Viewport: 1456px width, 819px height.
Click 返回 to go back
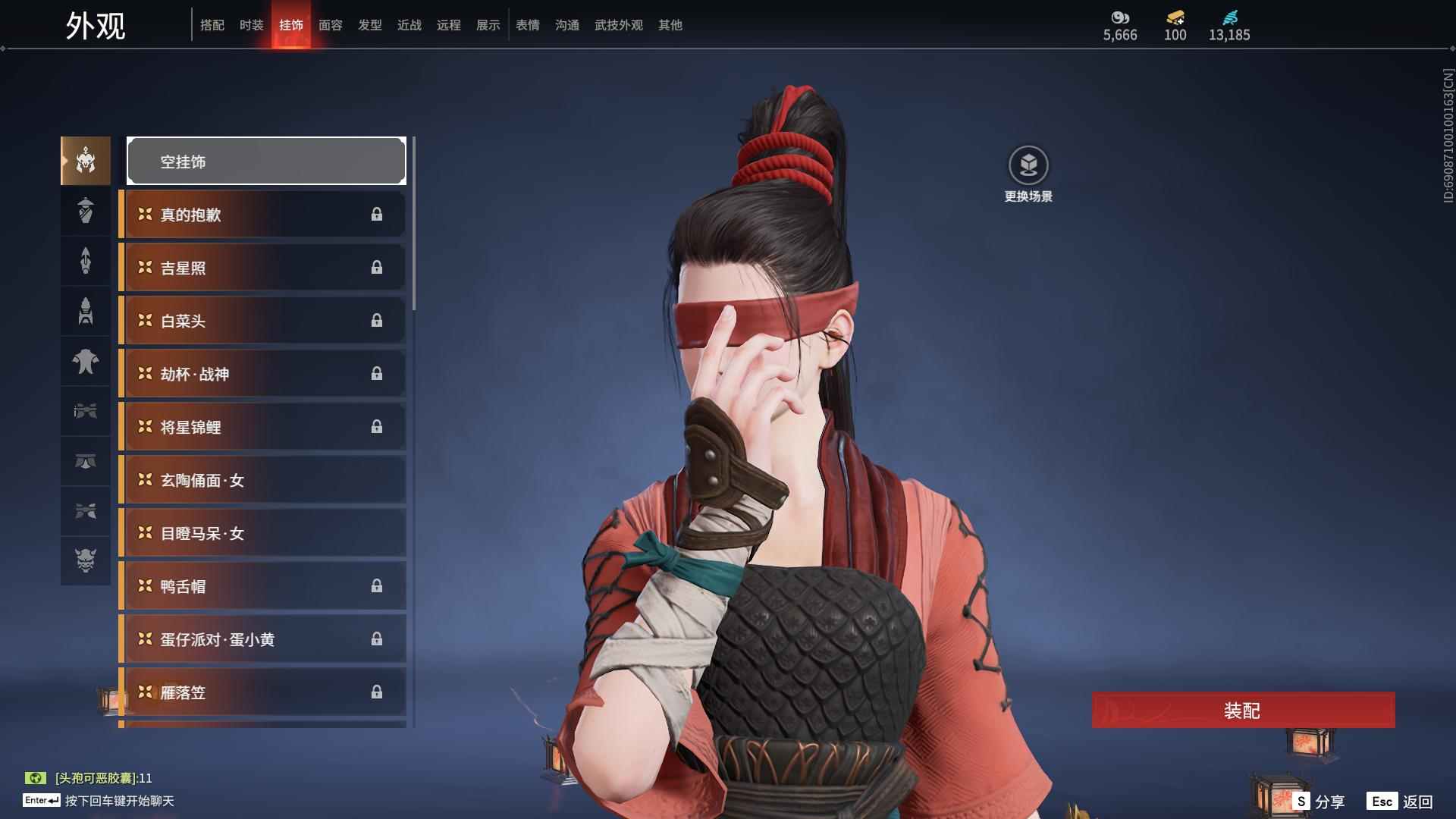pyautogui.click(x=1400, y=802)
